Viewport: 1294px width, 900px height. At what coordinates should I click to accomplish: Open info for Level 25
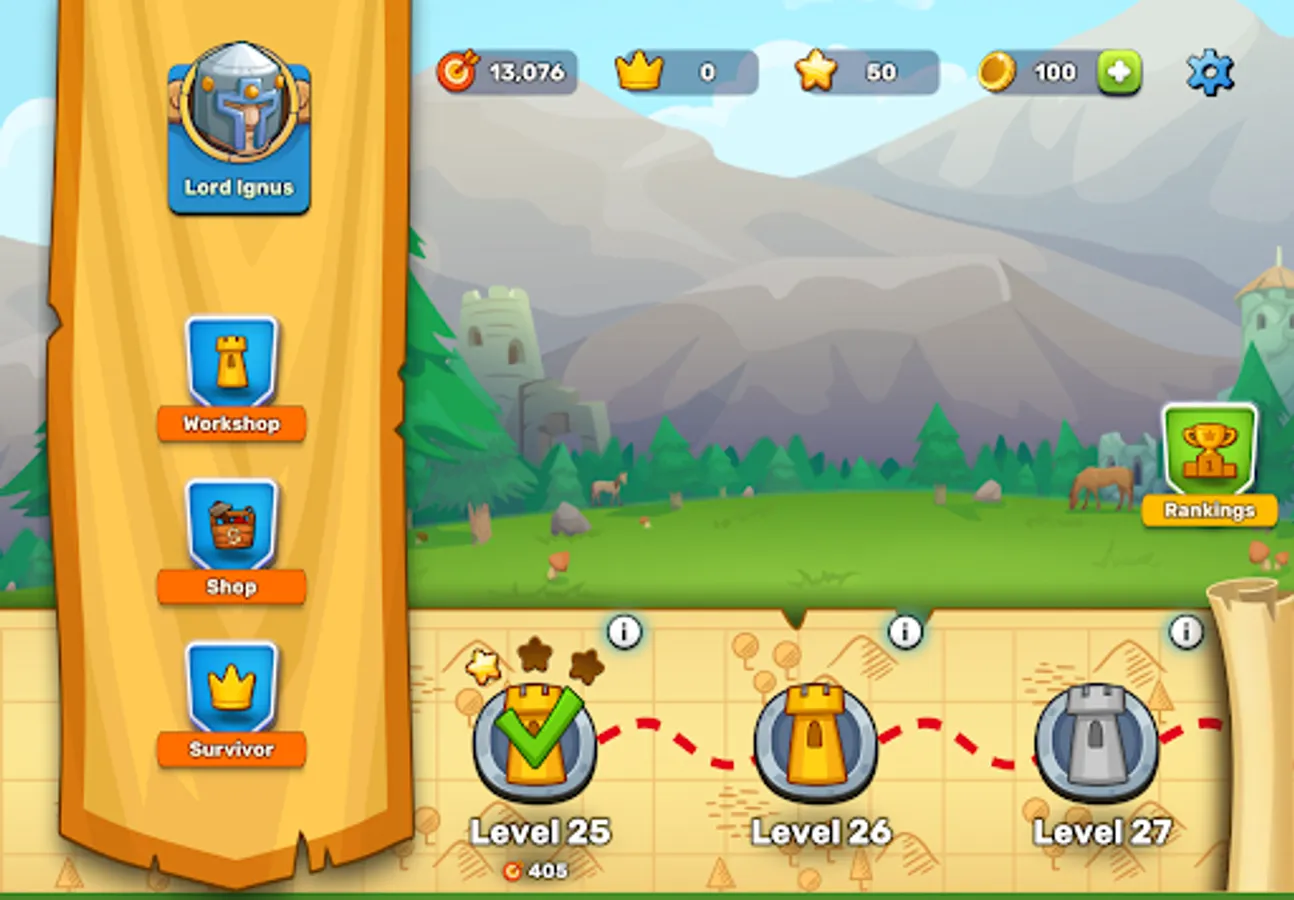pyautogui.click(x=623, y=632)
